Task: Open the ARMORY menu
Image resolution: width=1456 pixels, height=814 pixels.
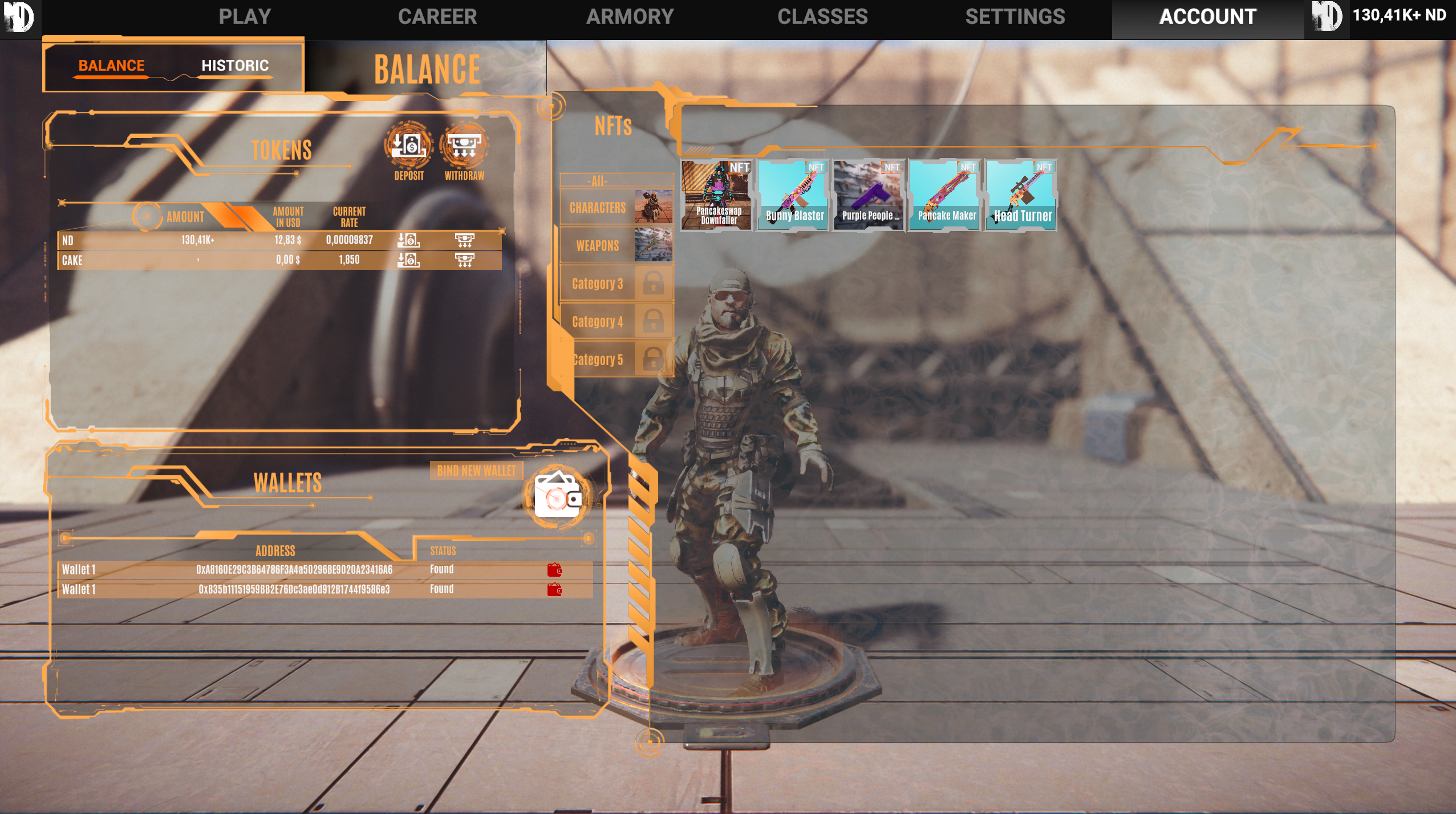Action: (630, 17)
